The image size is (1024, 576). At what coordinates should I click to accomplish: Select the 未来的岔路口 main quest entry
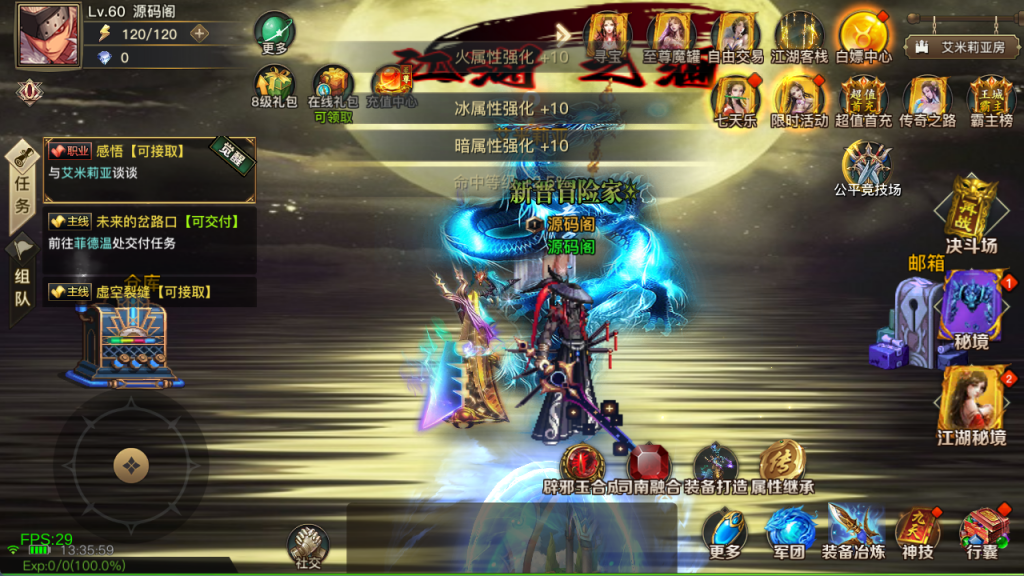(149, 232)
